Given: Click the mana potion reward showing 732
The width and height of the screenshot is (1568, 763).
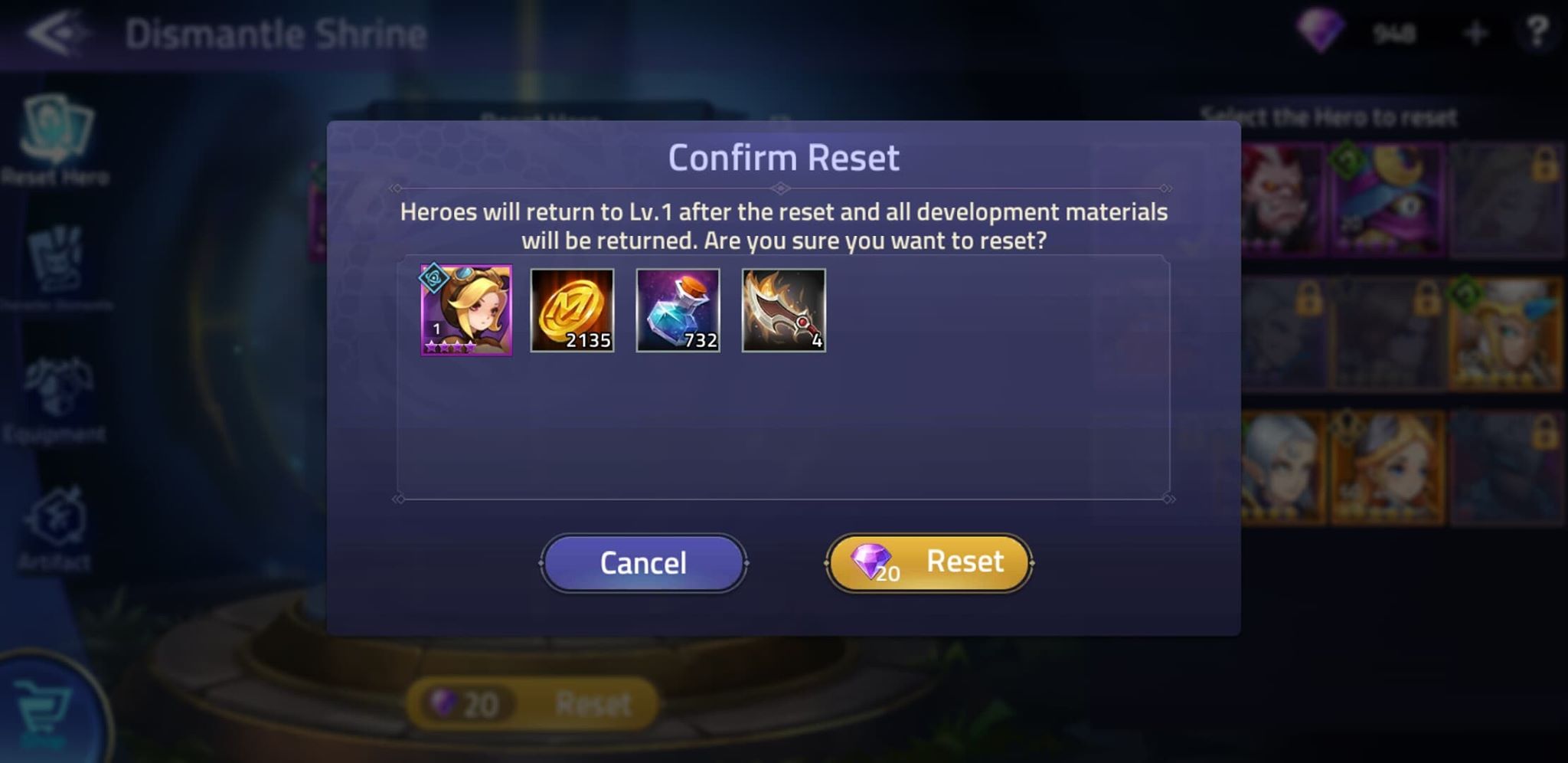Looking at the screenshot, I should click(678, 310).
